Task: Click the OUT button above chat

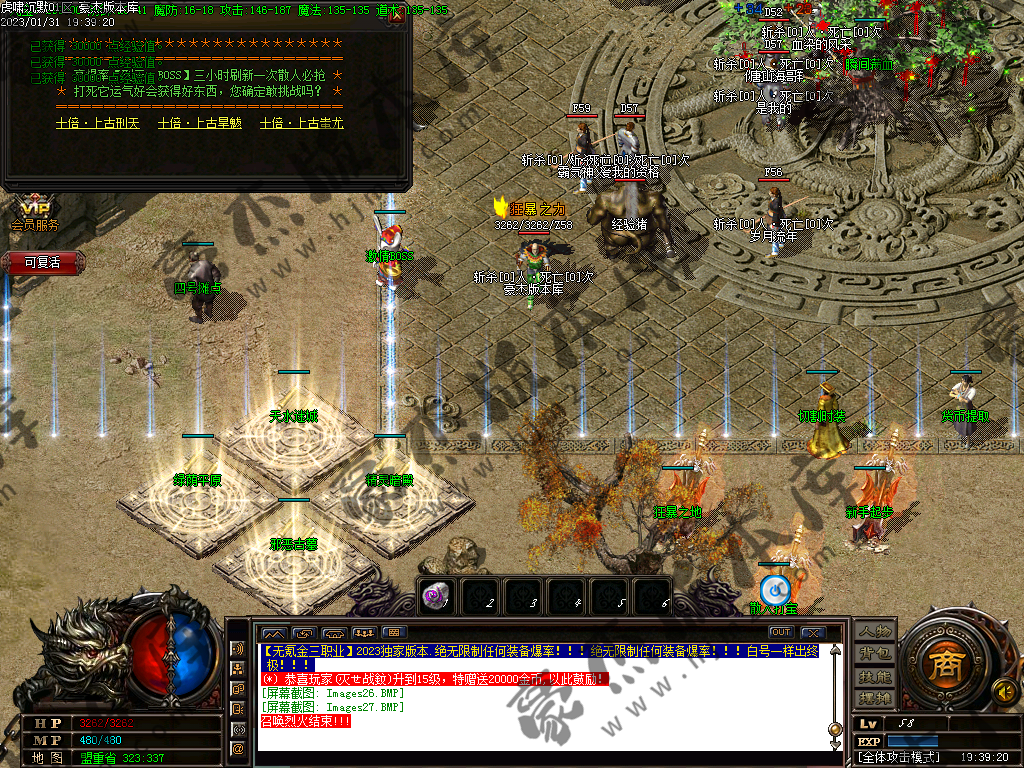Action: (x=781, y=632)
